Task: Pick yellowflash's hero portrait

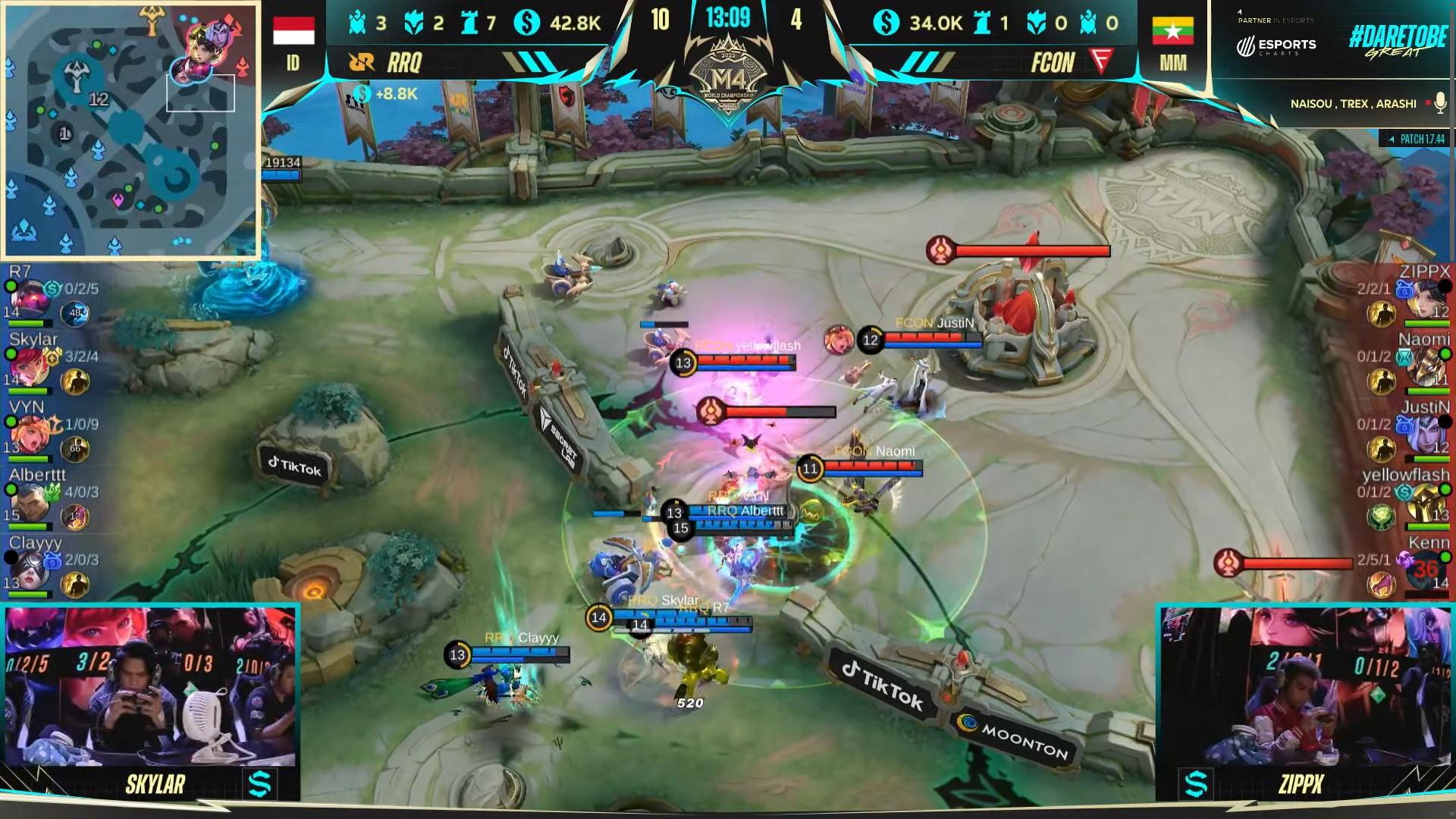Action: (x=1427, y=502)
